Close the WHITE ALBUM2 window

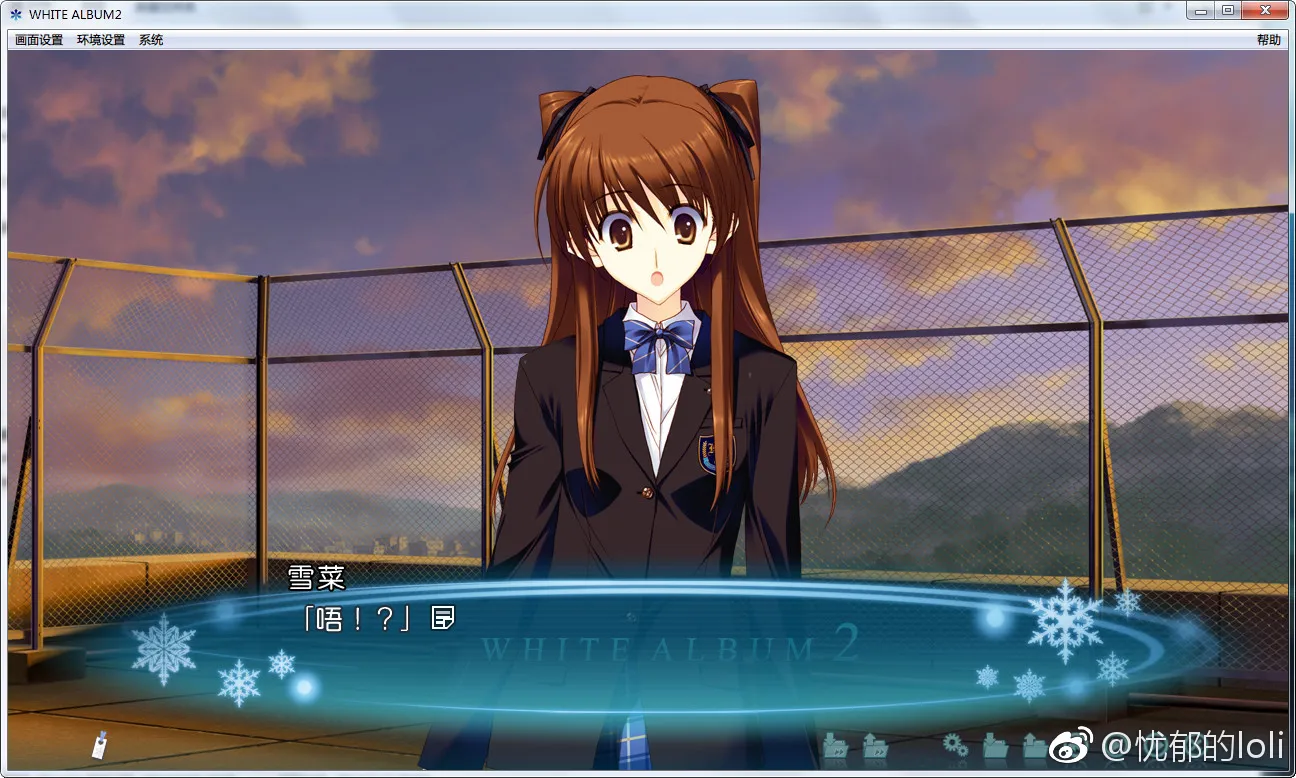coord(1264,10)
